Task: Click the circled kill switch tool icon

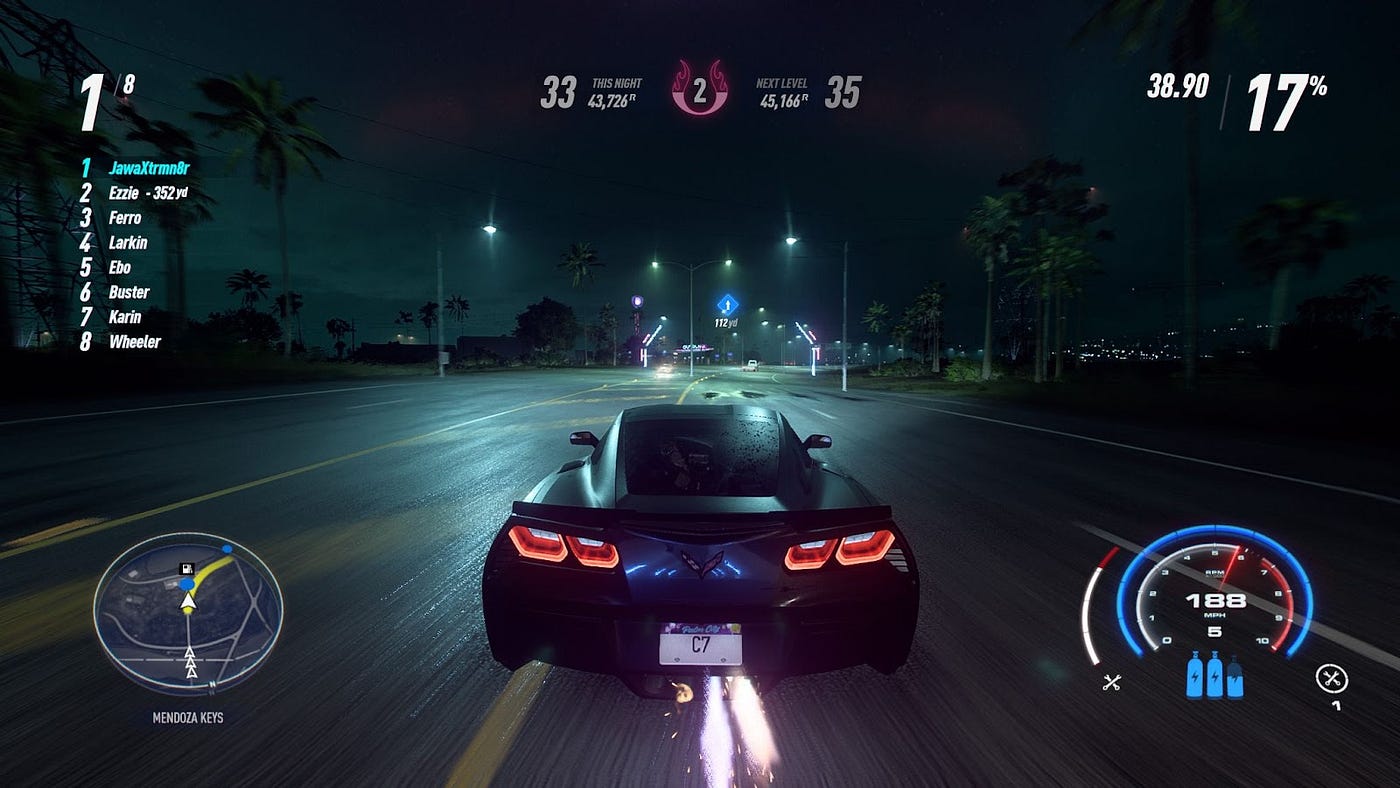Action: [x=1330, y=679]
